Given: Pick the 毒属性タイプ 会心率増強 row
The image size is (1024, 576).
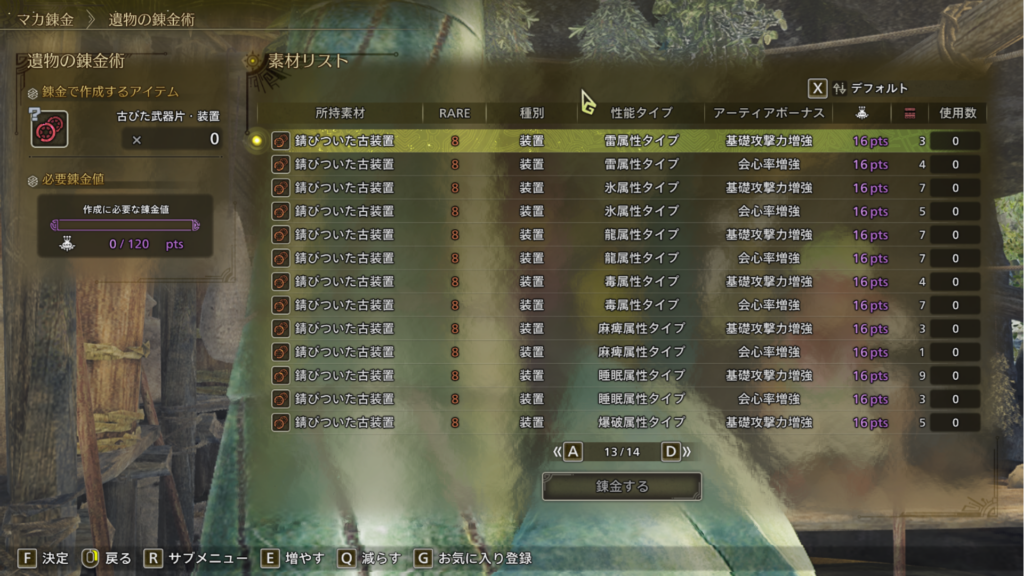Looking at the screenshot, I should (620, 305).
